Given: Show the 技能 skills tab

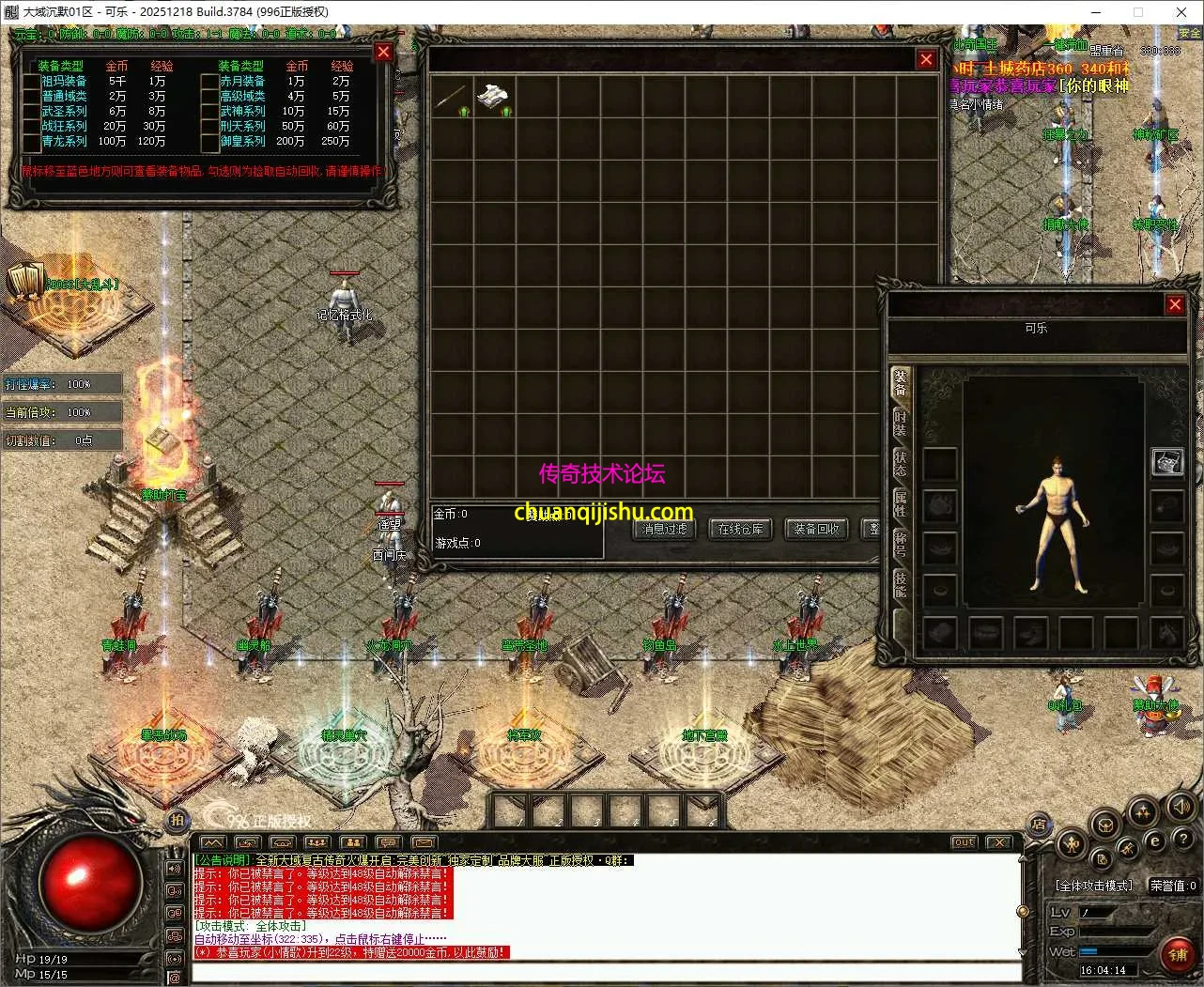Looking at the screenshot, I should [901, 584].
